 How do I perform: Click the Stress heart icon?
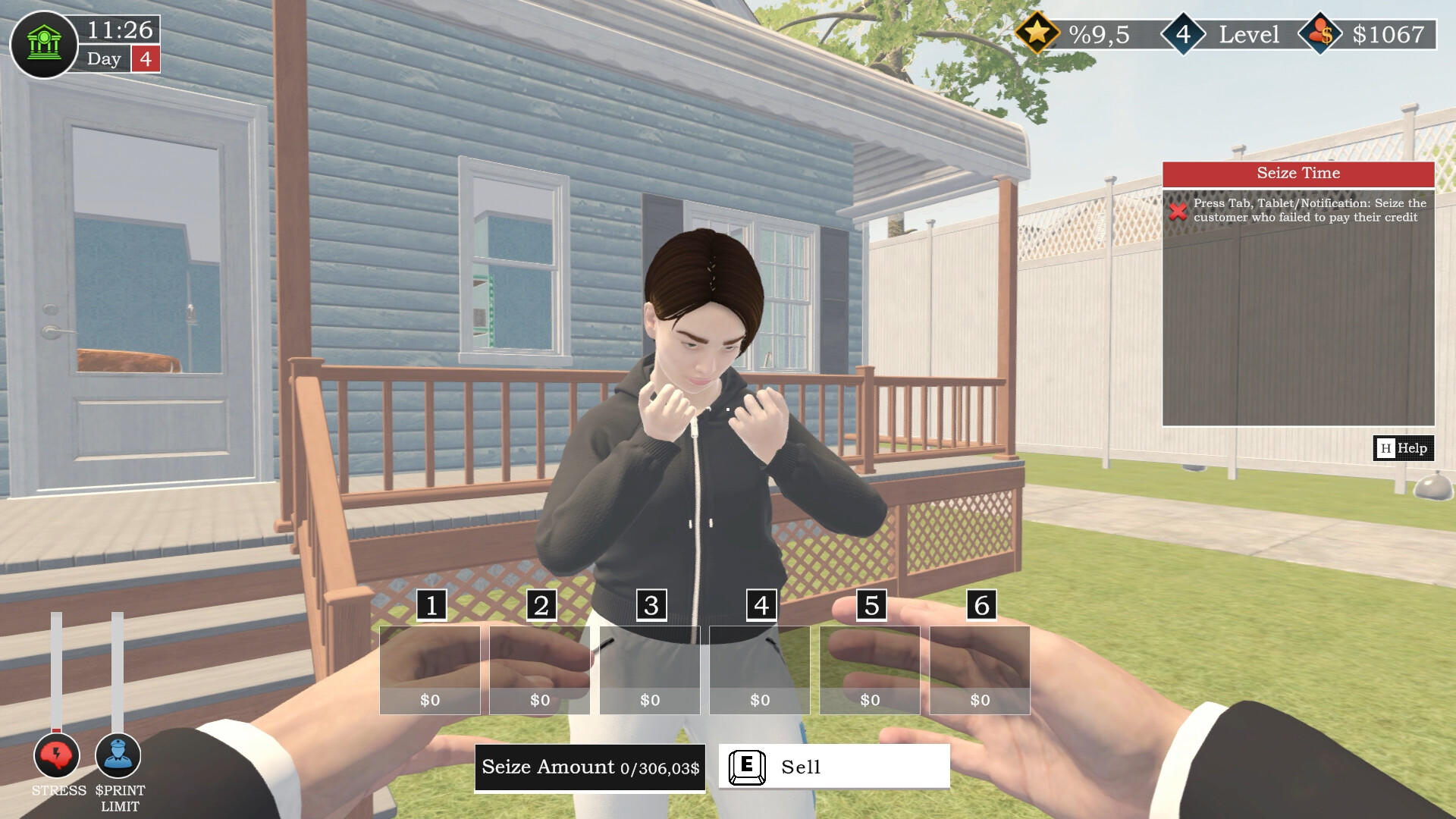pos(56,755)
